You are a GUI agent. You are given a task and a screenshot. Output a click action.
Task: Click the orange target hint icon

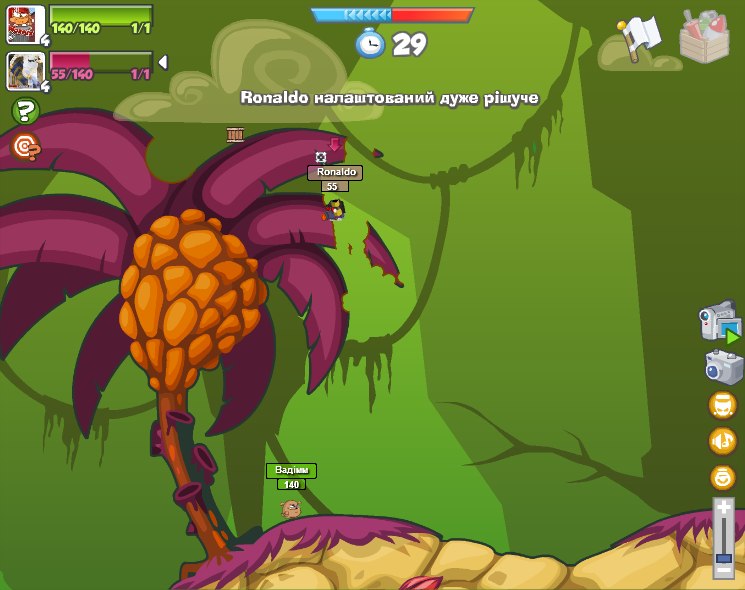pyautogui.click(x=25, y=147)
